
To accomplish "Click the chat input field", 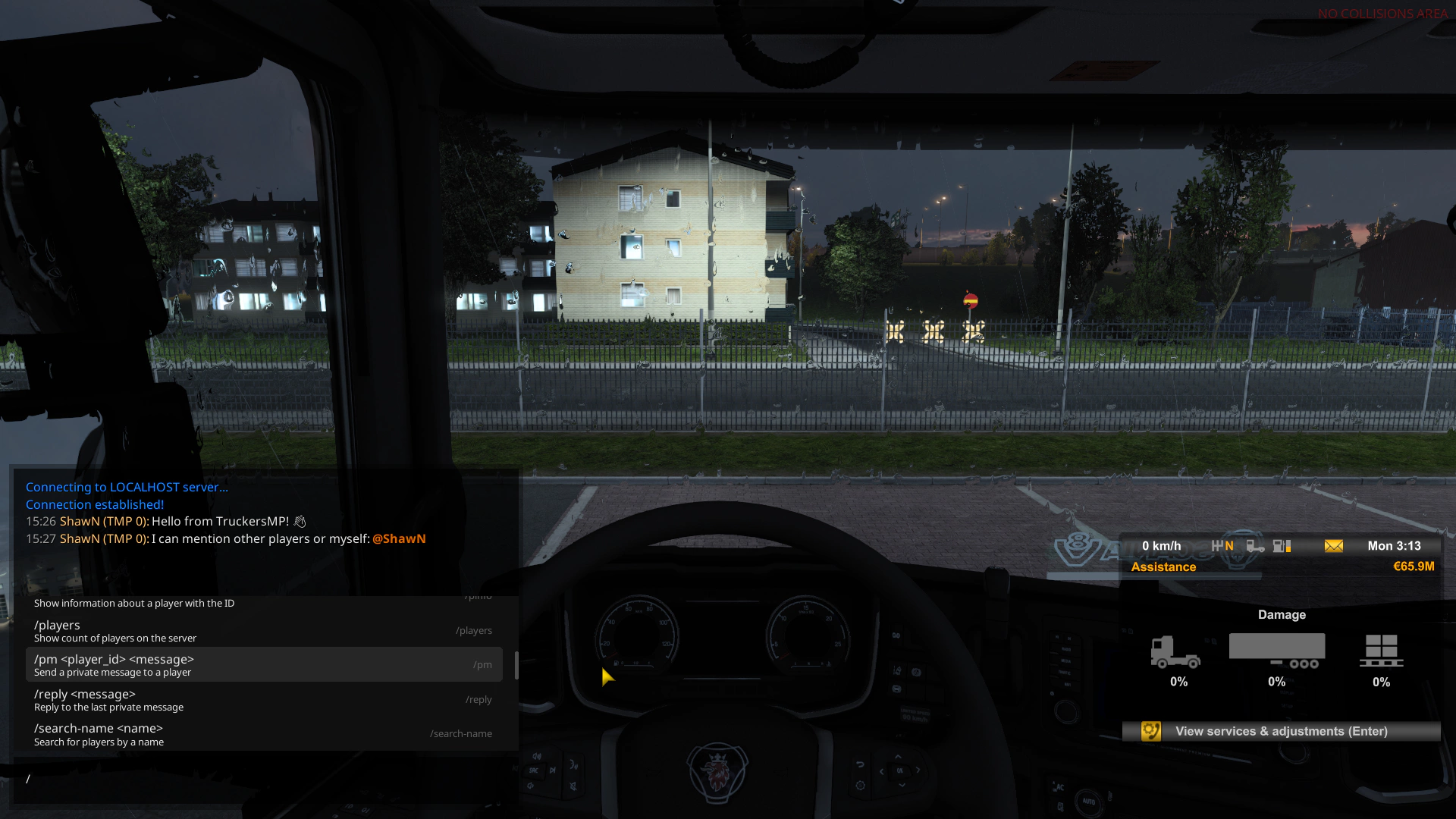I will [152, 779].
